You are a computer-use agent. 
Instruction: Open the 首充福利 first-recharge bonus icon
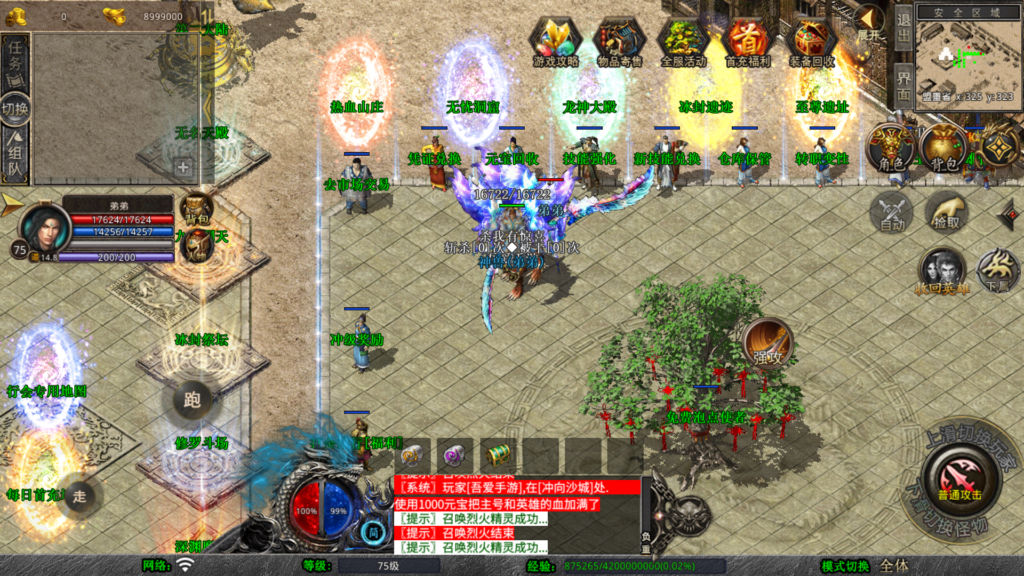click(x=748, y=41)
